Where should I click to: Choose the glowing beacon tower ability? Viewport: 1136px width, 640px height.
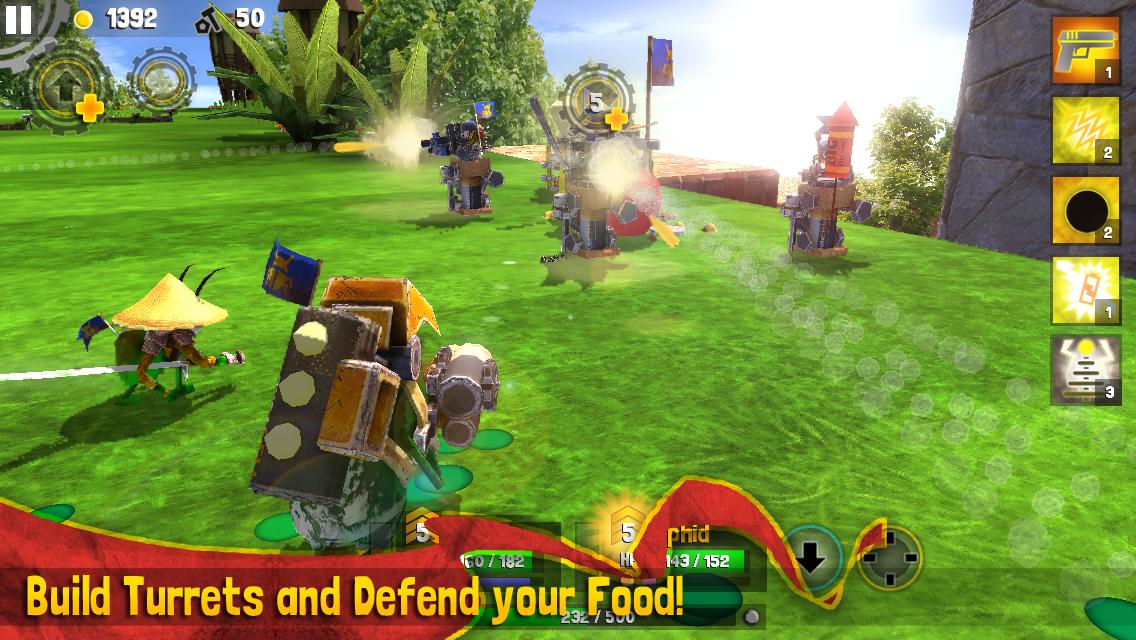1085,370
